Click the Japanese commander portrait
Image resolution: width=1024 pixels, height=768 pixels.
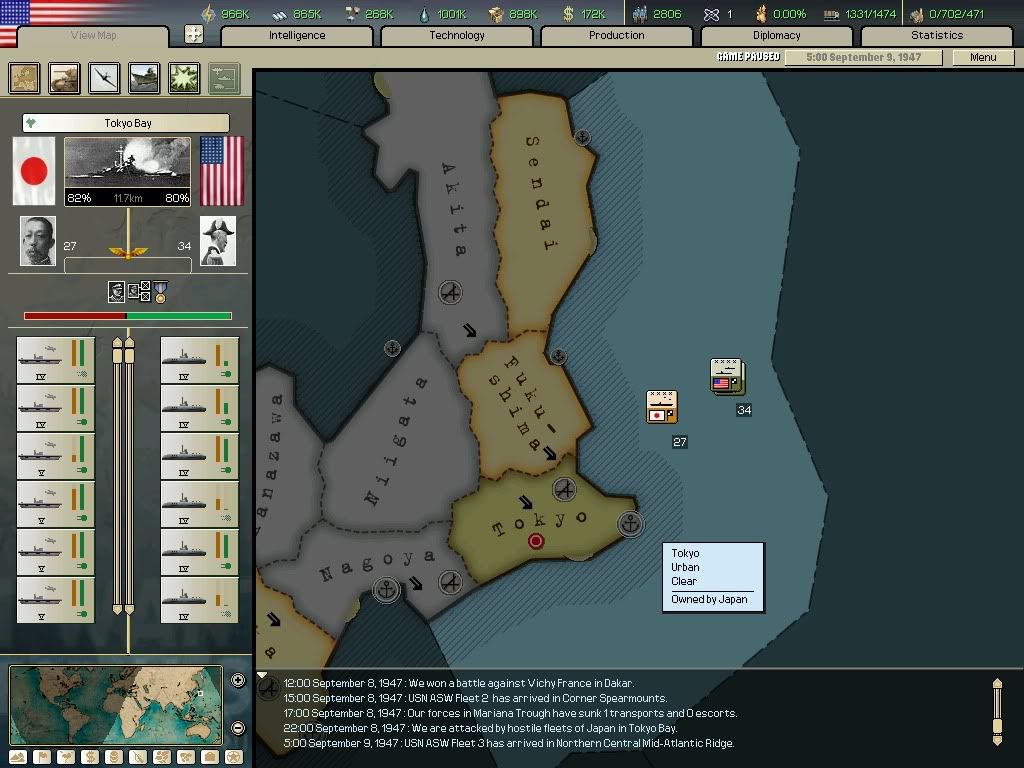[x=39, y=241]
